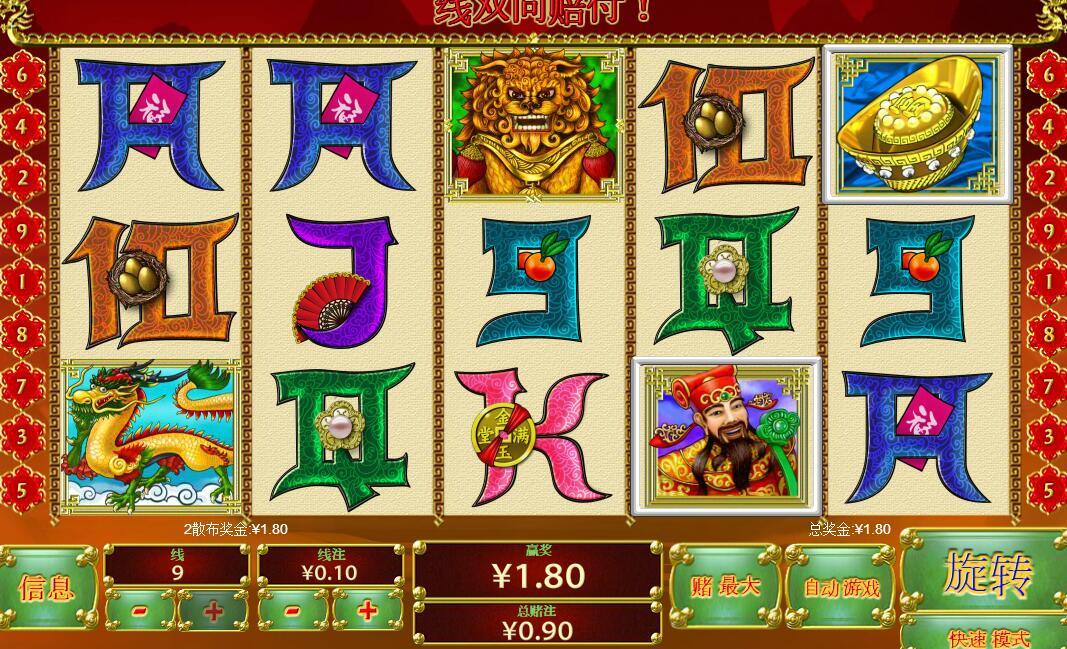Lower the line bet (线注) amount

tap(292, 610)
